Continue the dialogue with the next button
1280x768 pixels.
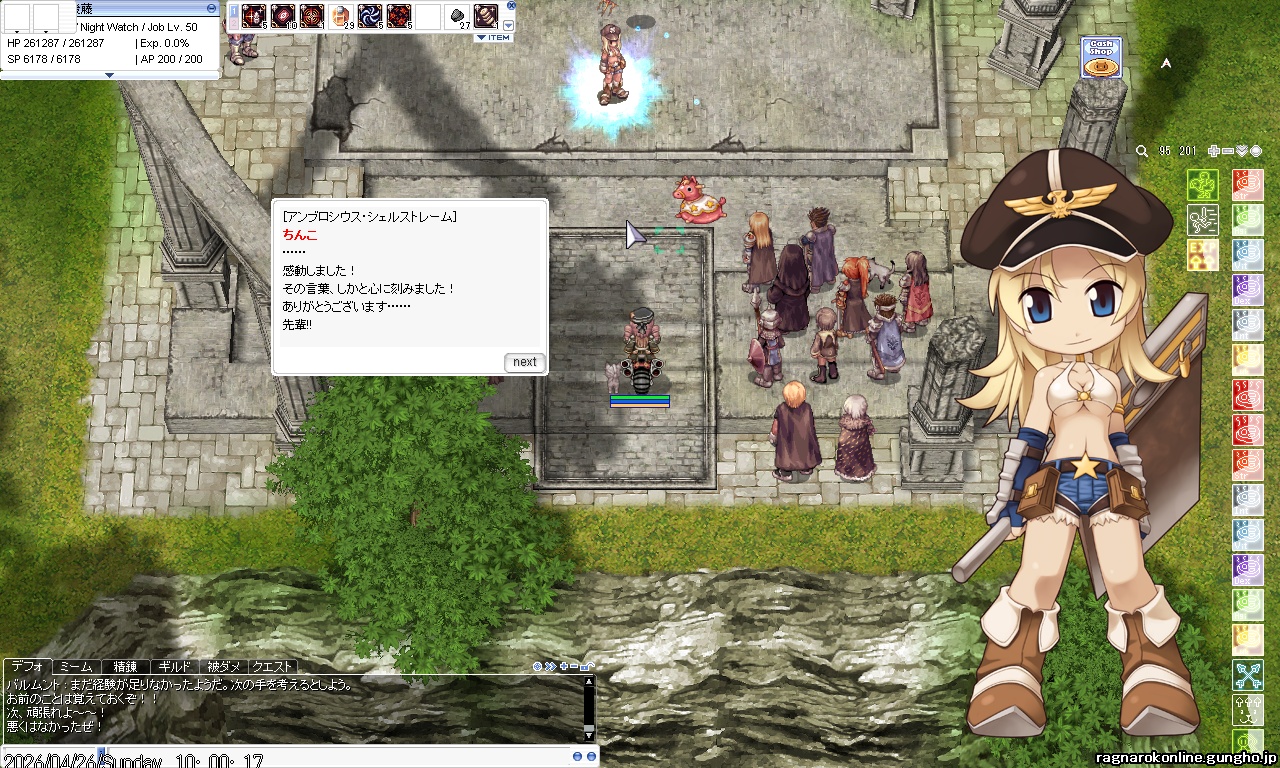tap(525, 362)
